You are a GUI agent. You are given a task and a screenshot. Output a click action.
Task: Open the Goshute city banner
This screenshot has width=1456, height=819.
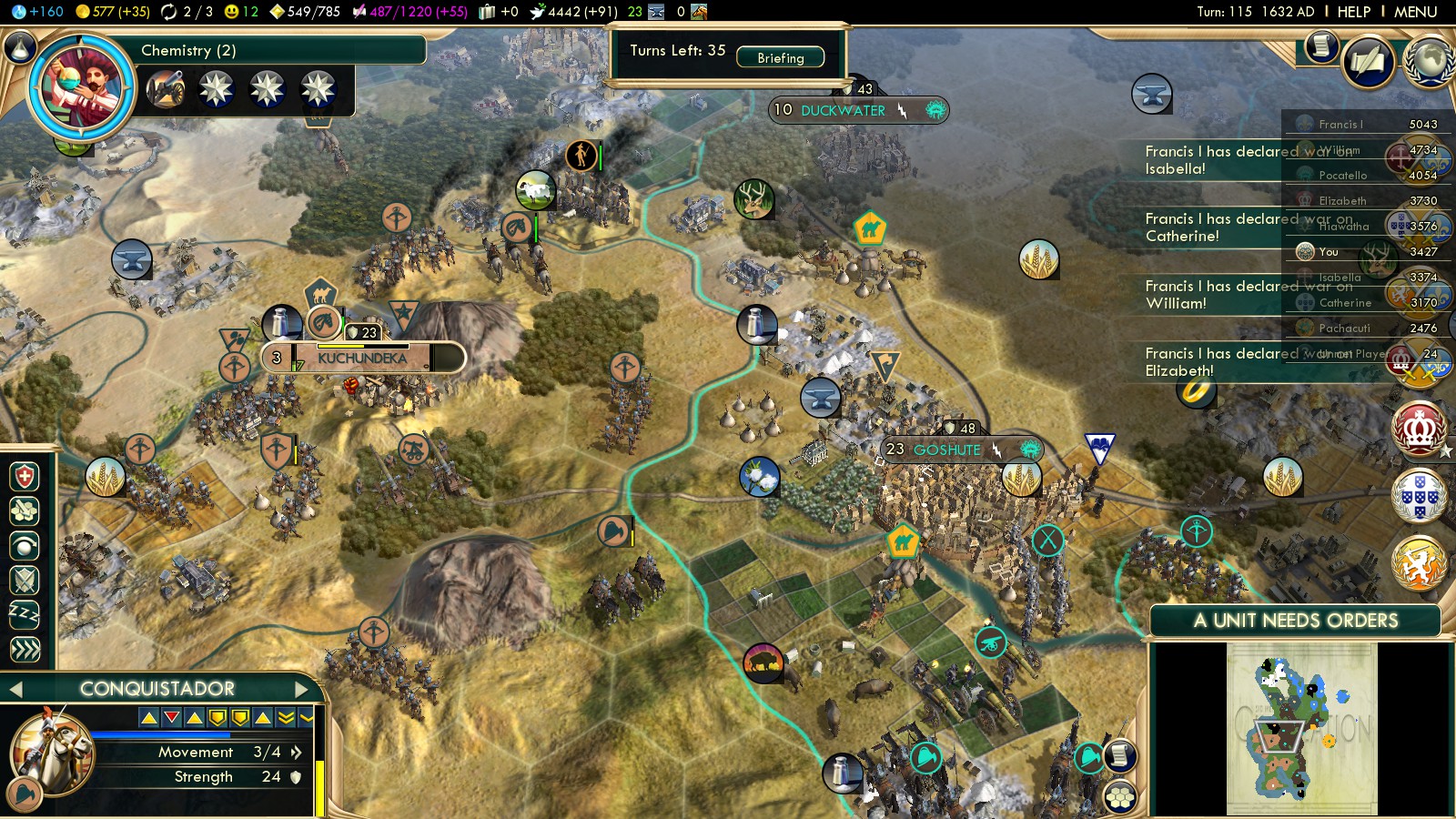tap(946, 450)
